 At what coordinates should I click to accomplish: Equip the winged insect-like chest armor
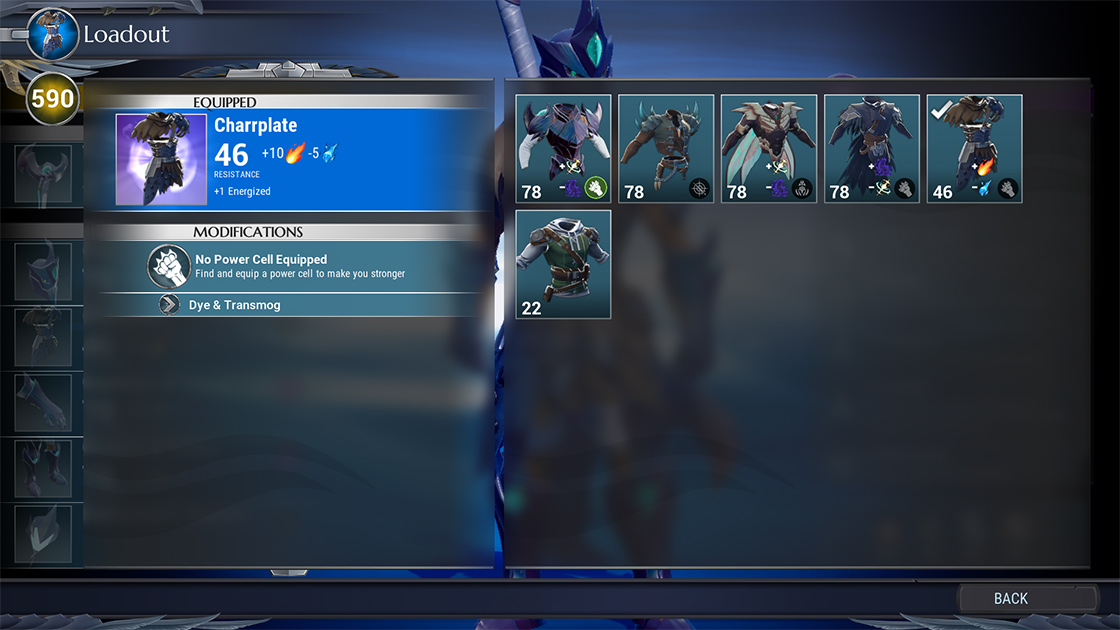[x=769, y=149]
